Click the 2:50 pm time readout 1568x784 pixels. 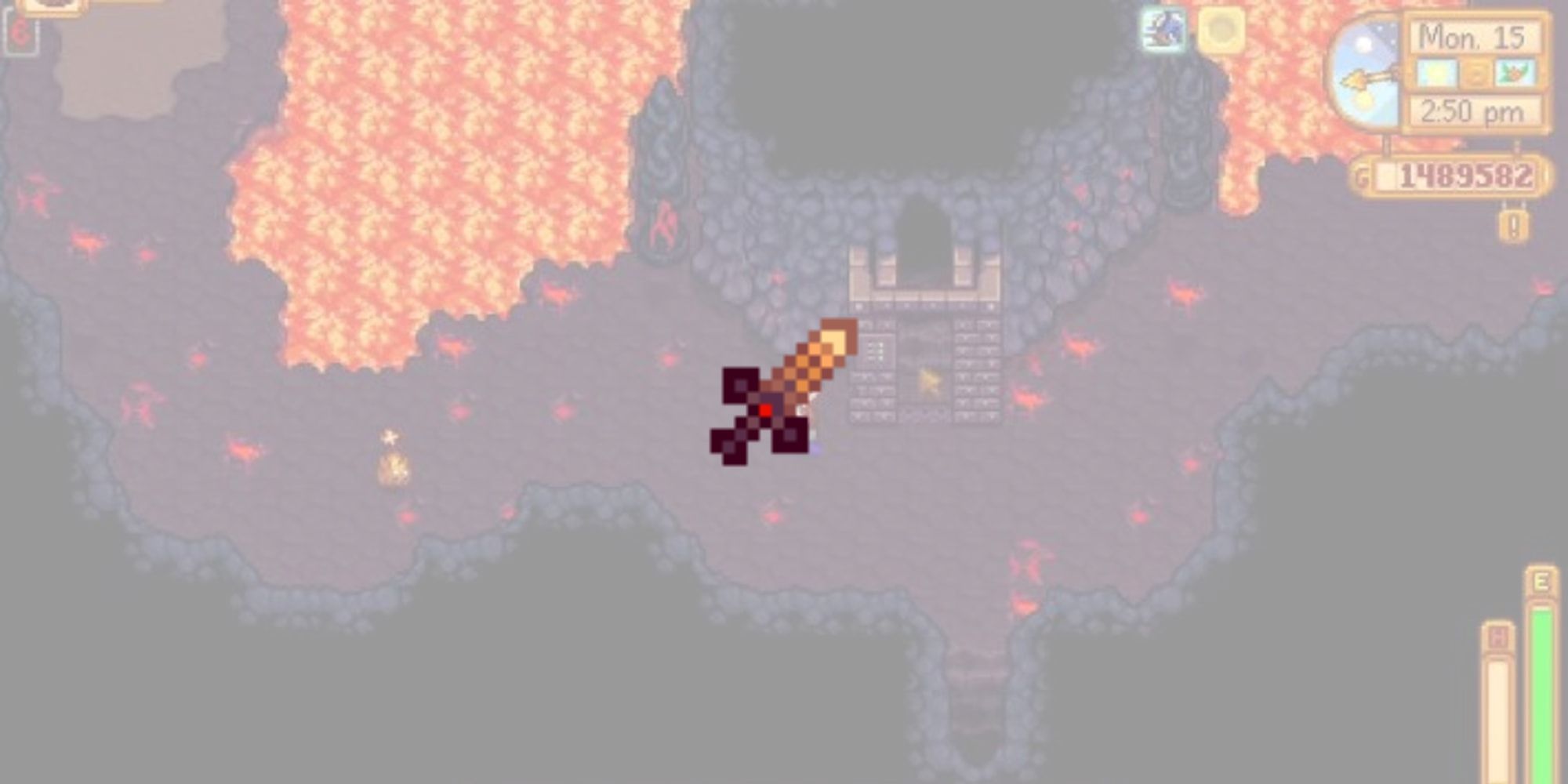point(1472,110)
